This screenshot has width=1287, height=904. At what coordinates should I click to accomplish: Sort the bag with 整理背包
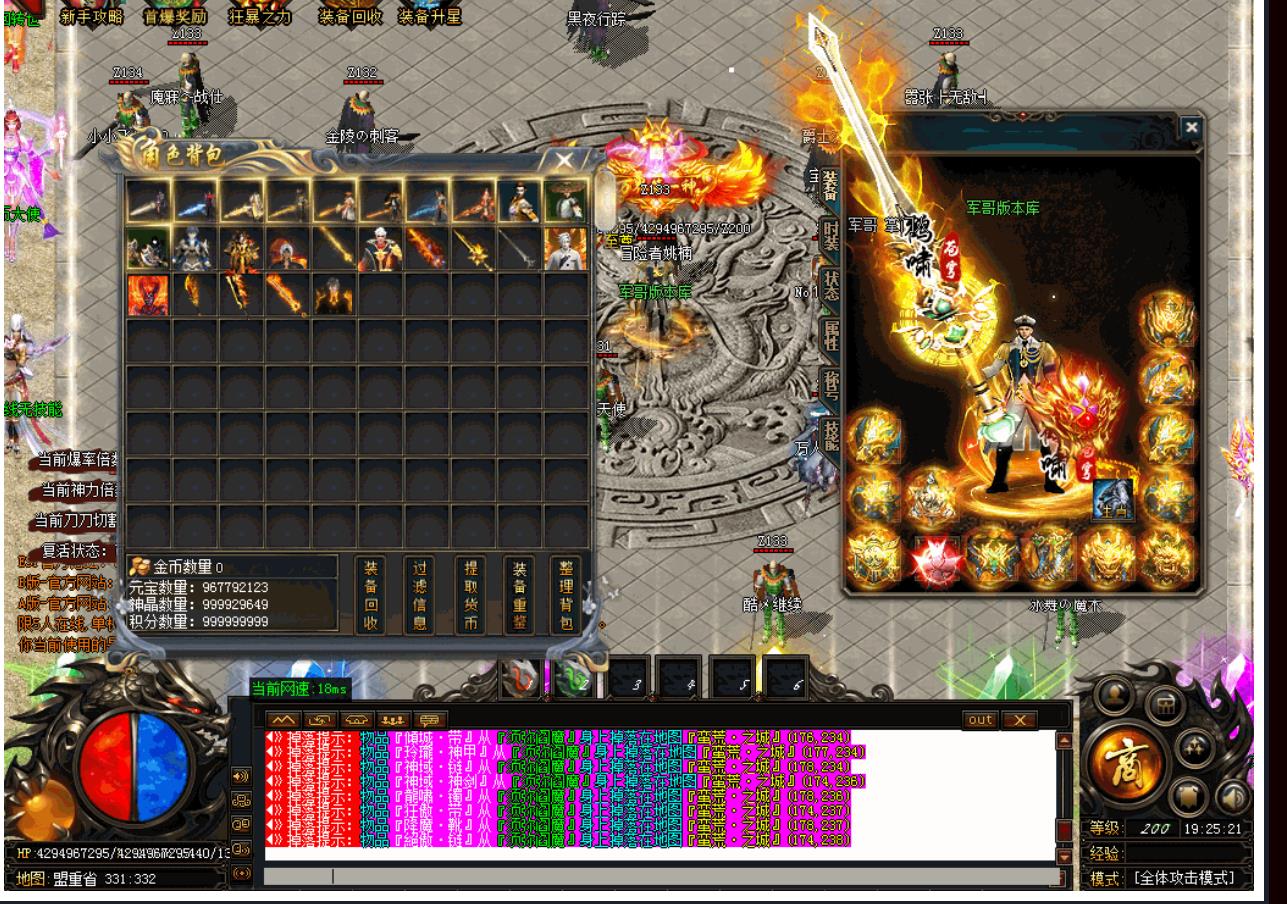564,595
